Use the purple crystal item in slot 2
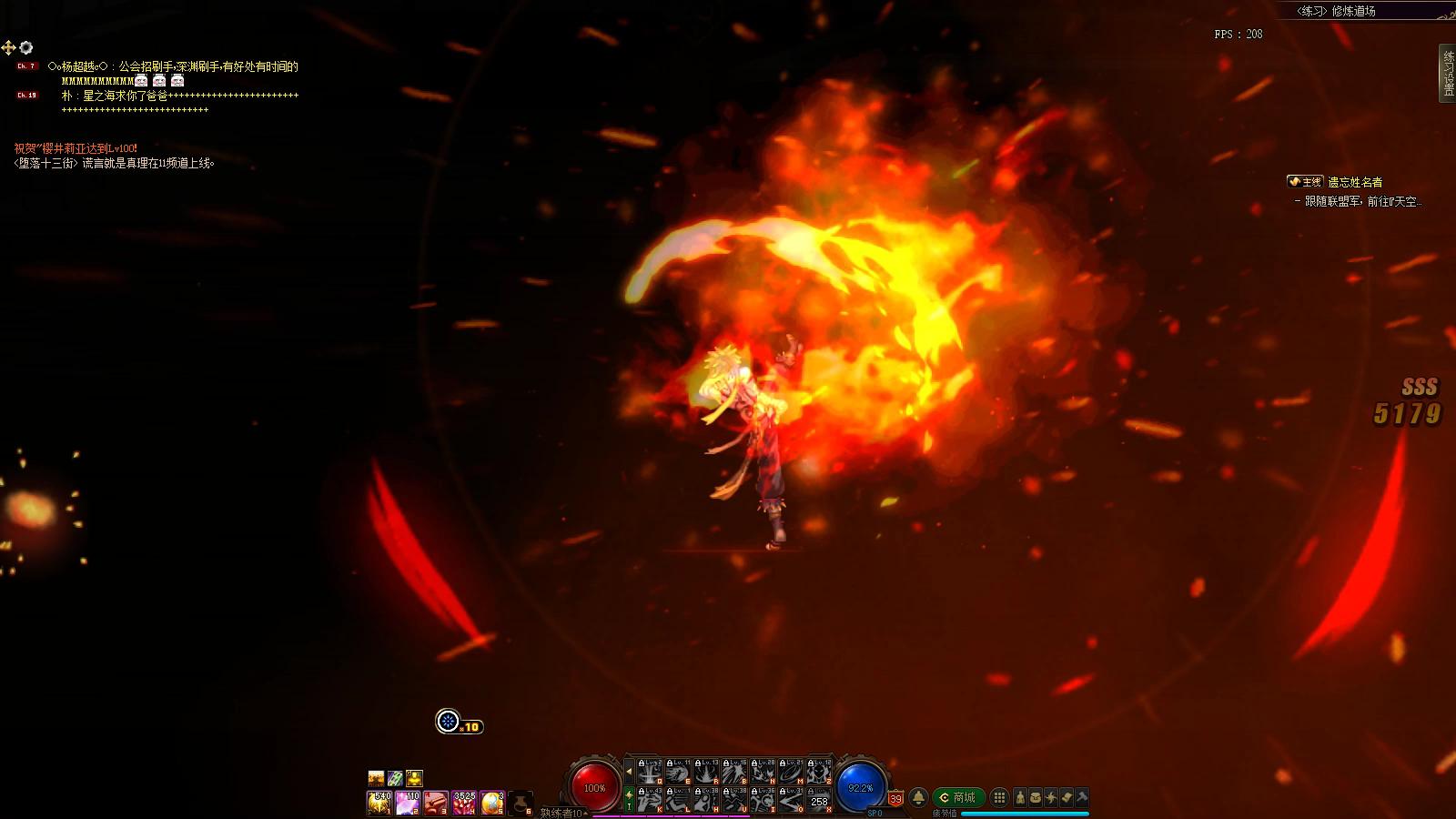Screen dimensions: 1456x819 tap(408, 802)
